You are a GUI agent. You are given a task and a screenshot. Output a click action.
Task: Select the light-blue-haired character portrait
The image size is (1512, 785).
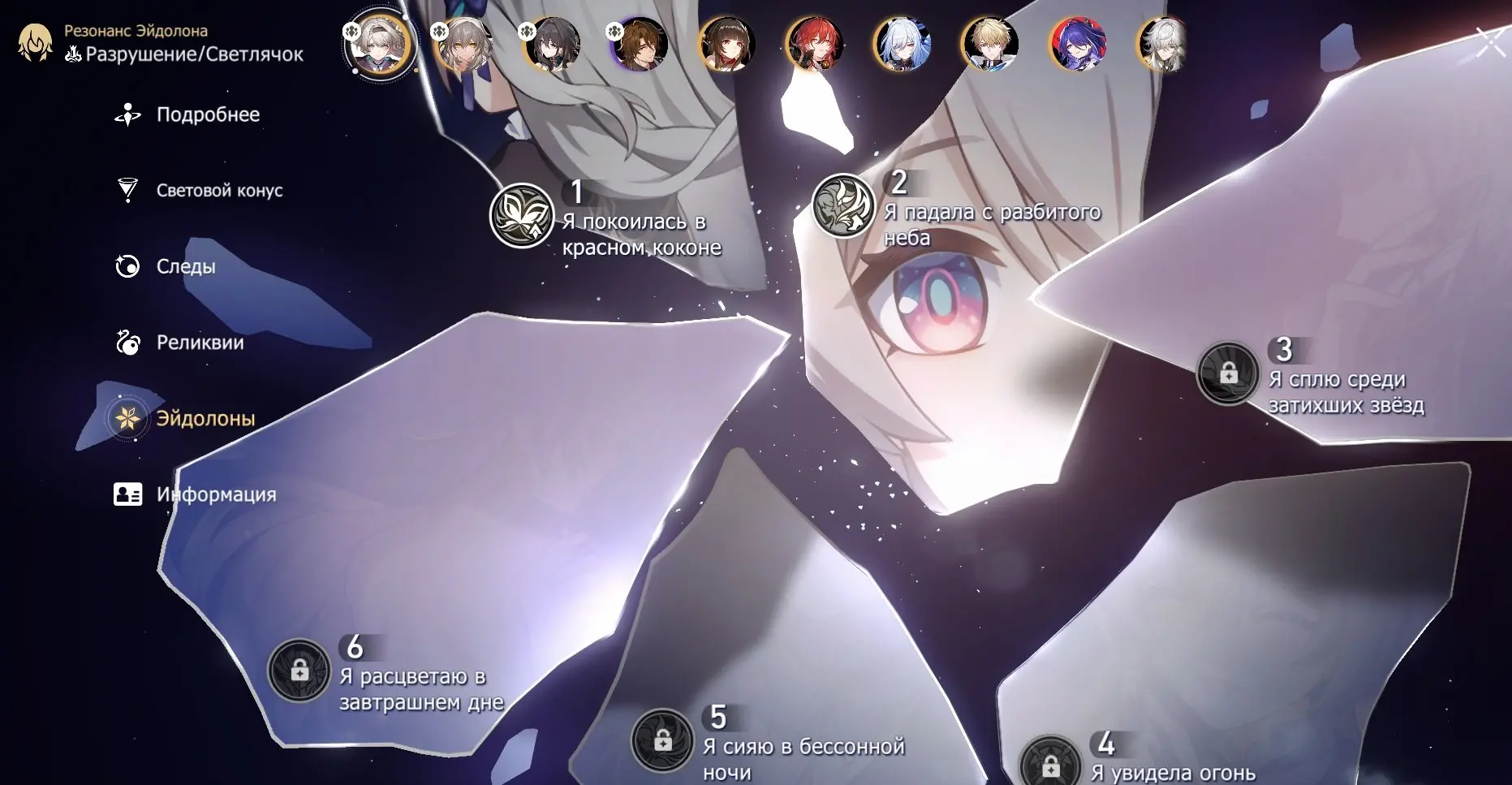point(902,45)
